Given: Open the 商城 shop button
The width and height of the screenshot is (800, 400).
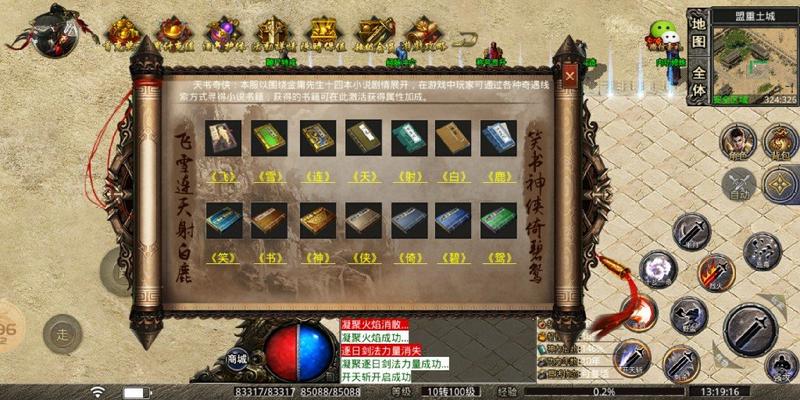Looking at the screenshot, I should point(237,358).
